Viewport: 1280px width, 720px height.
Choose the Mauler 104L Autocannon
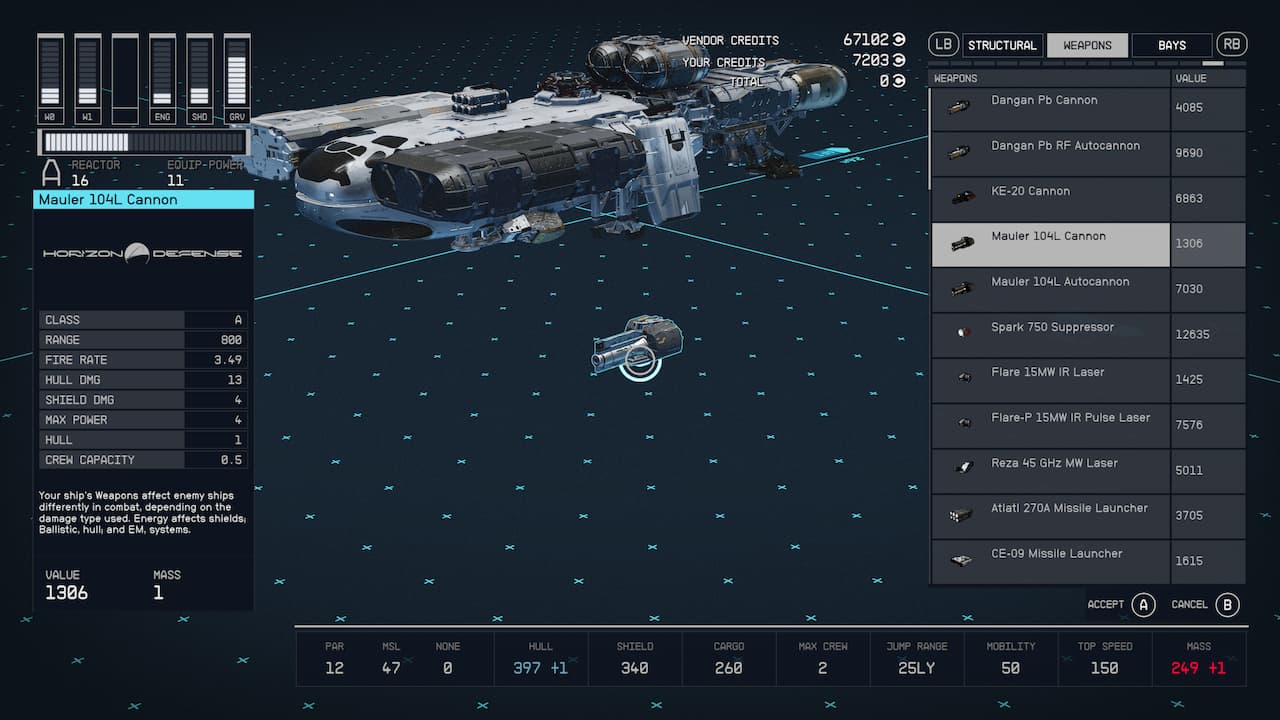pyautogui.click(x=1050, y=289)
